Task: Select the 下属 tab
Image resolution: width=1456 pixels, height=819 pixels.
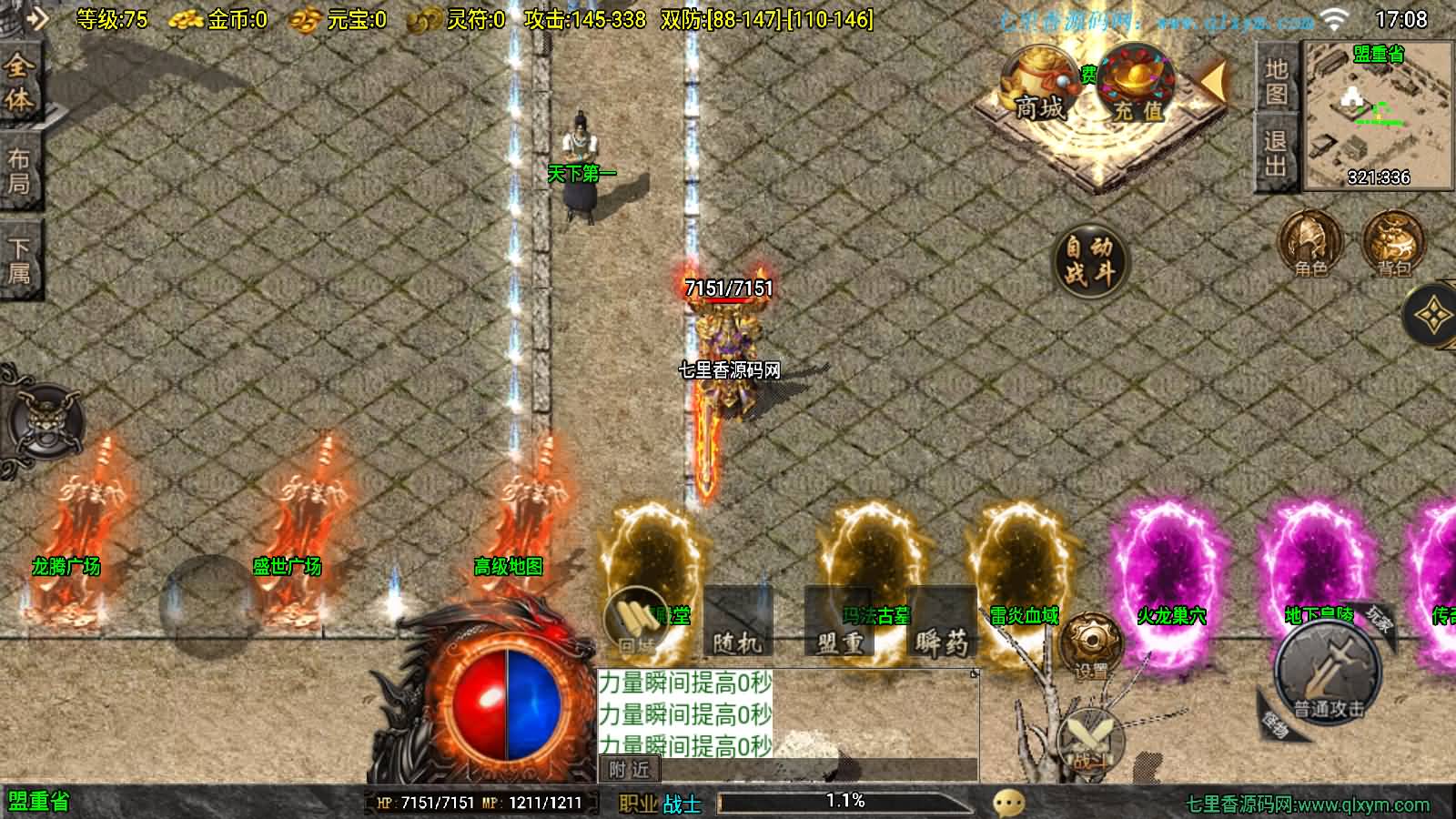Action: click(x=19, y=259)
